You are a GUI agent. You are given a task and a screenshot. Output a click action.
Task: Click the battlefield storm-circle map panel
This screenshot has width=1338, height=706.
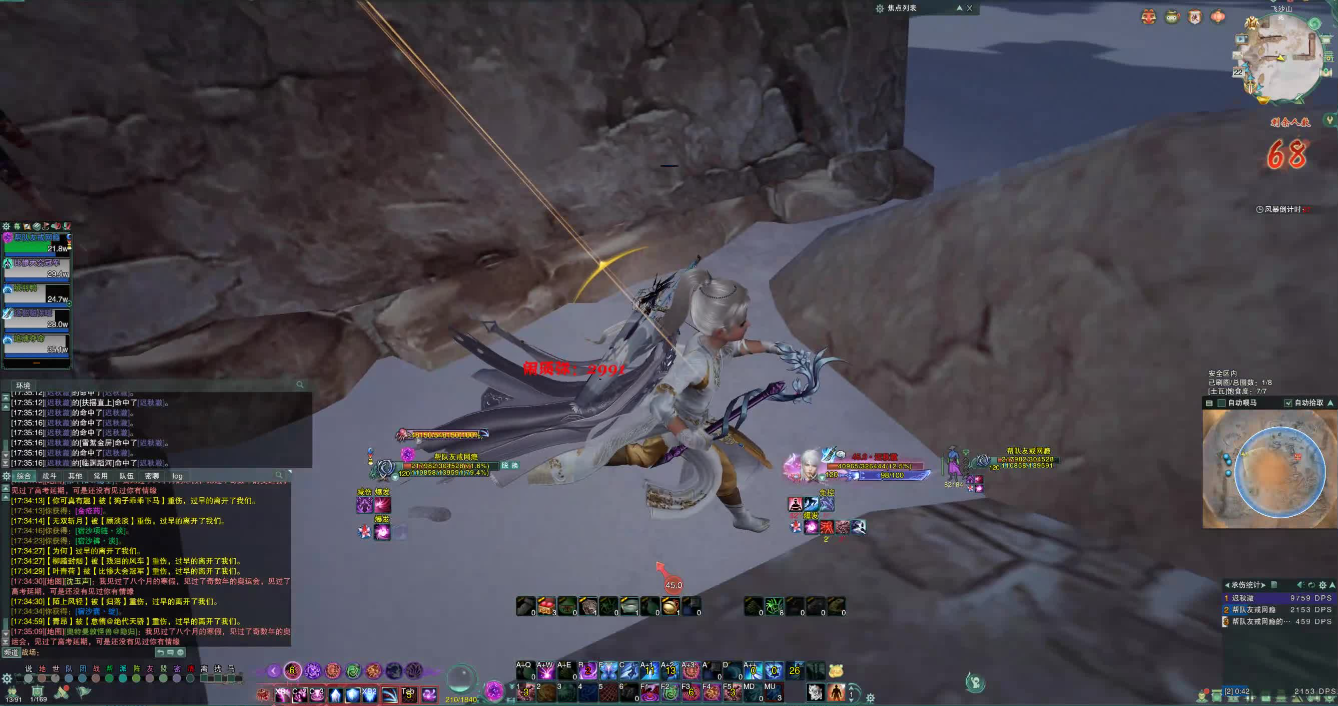pyautogui.click(x=1265, y=470)
